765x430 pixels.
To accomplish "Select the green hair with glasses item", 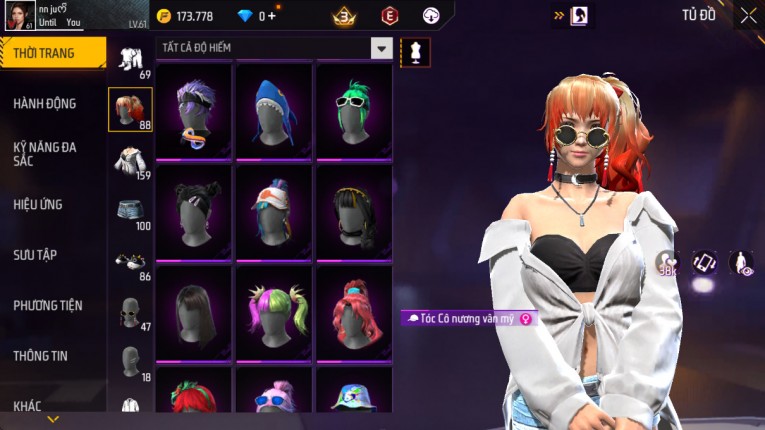I will pyautogui.click(x=353, y=108).
